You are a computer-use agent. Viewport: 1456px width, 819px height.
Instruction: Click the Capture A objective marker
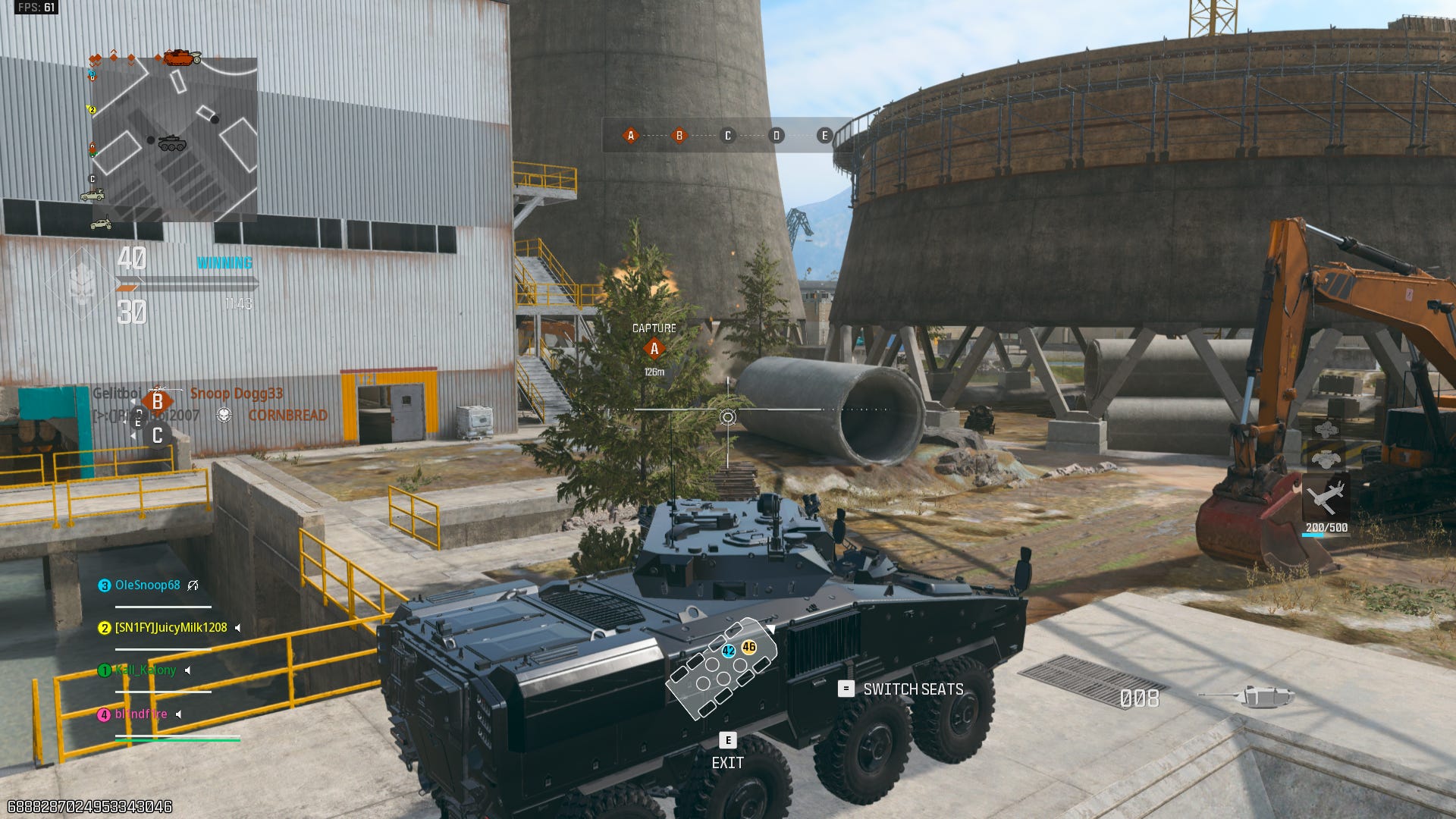point(654,349)
